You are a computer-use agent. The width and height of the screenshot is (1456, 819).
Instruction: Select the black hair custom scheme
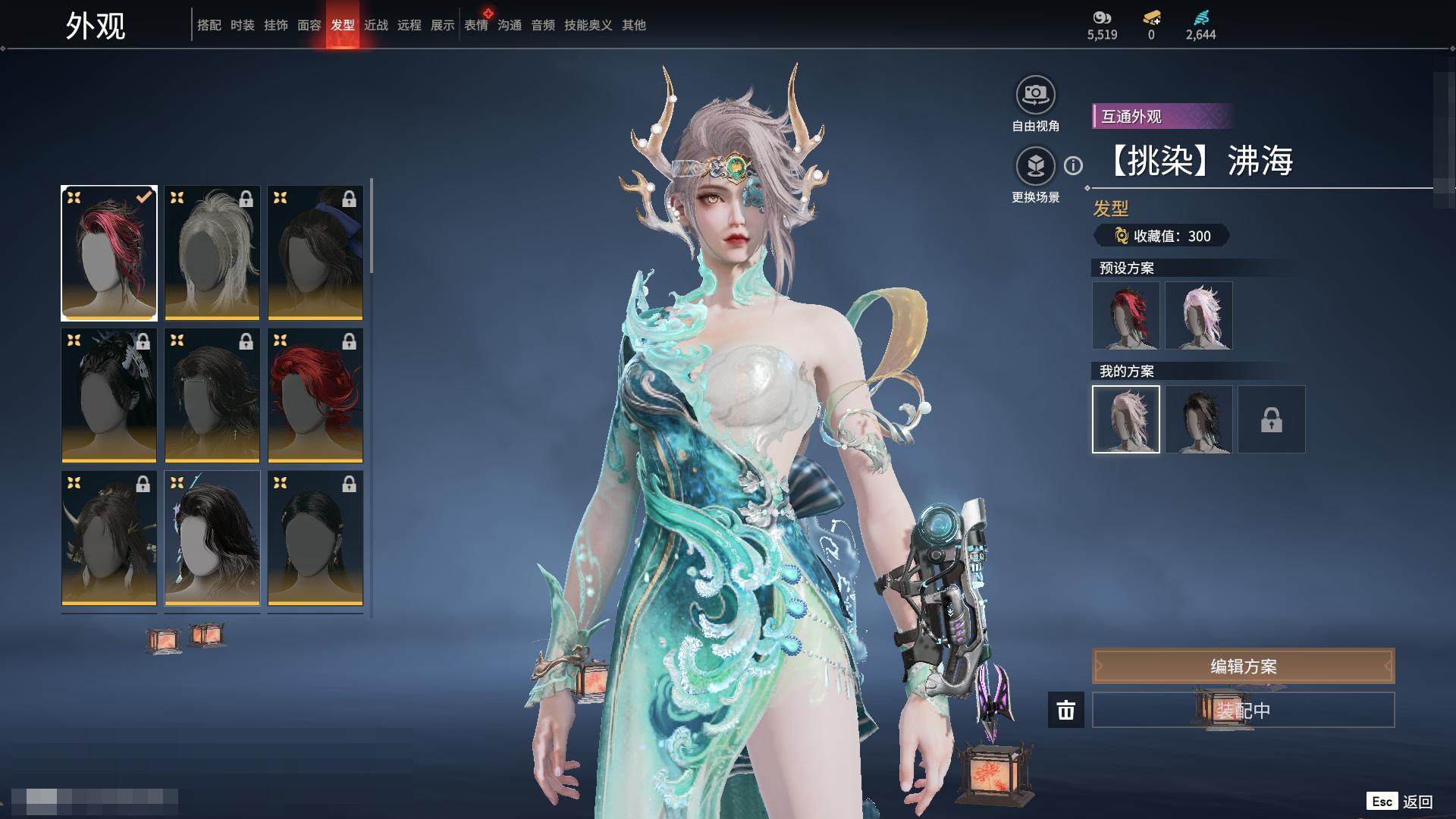(x=1199, y=419)
